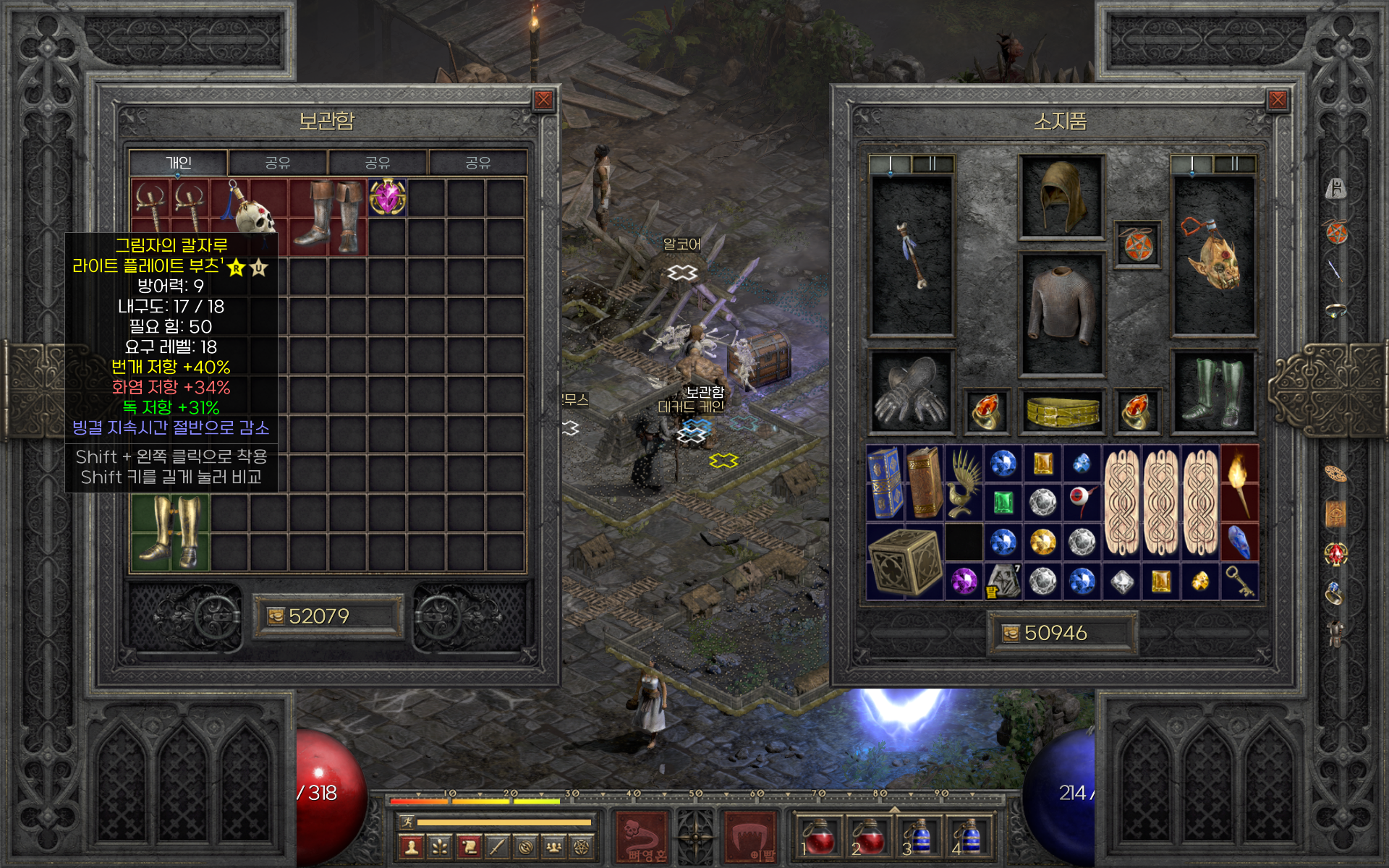Select the equipped gold belt
Viewport: 1389px width, 868px height.
coord(1061,412)
